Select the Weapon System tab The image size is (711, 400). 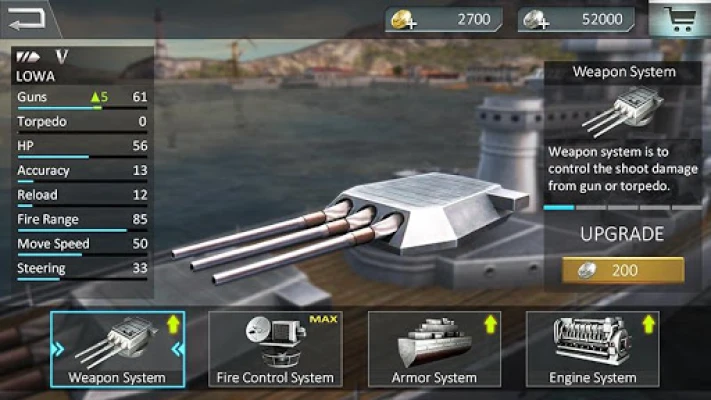click(x=117, y=349)
